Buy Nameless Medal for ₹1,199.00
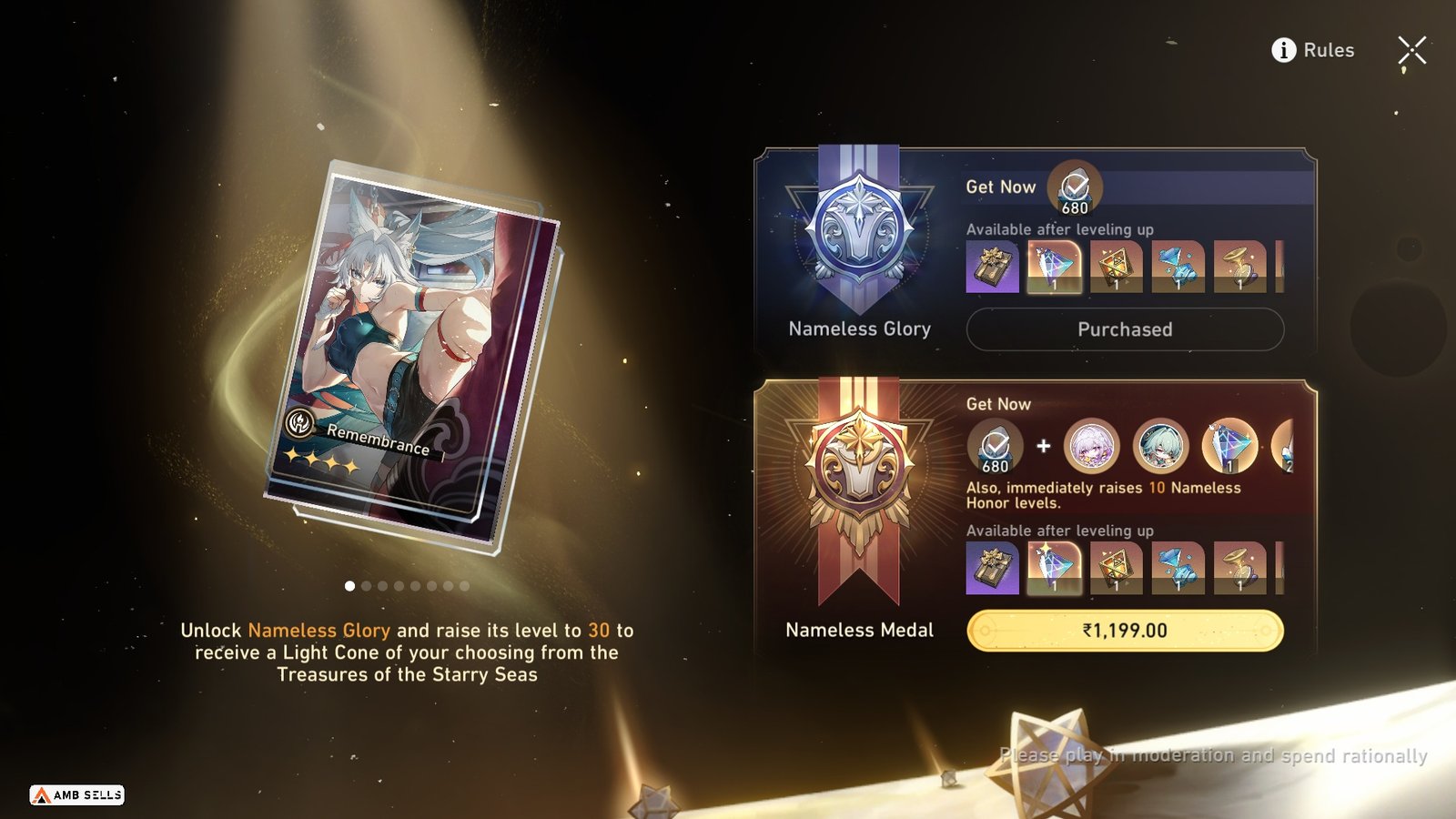The width and height of the screenshot is (1456, 819). (x=1124, y=631)
